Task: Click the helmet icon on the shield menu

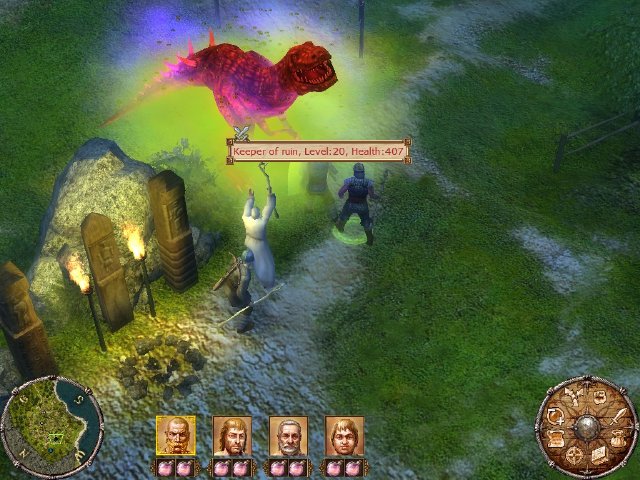Action: [600, 396]
